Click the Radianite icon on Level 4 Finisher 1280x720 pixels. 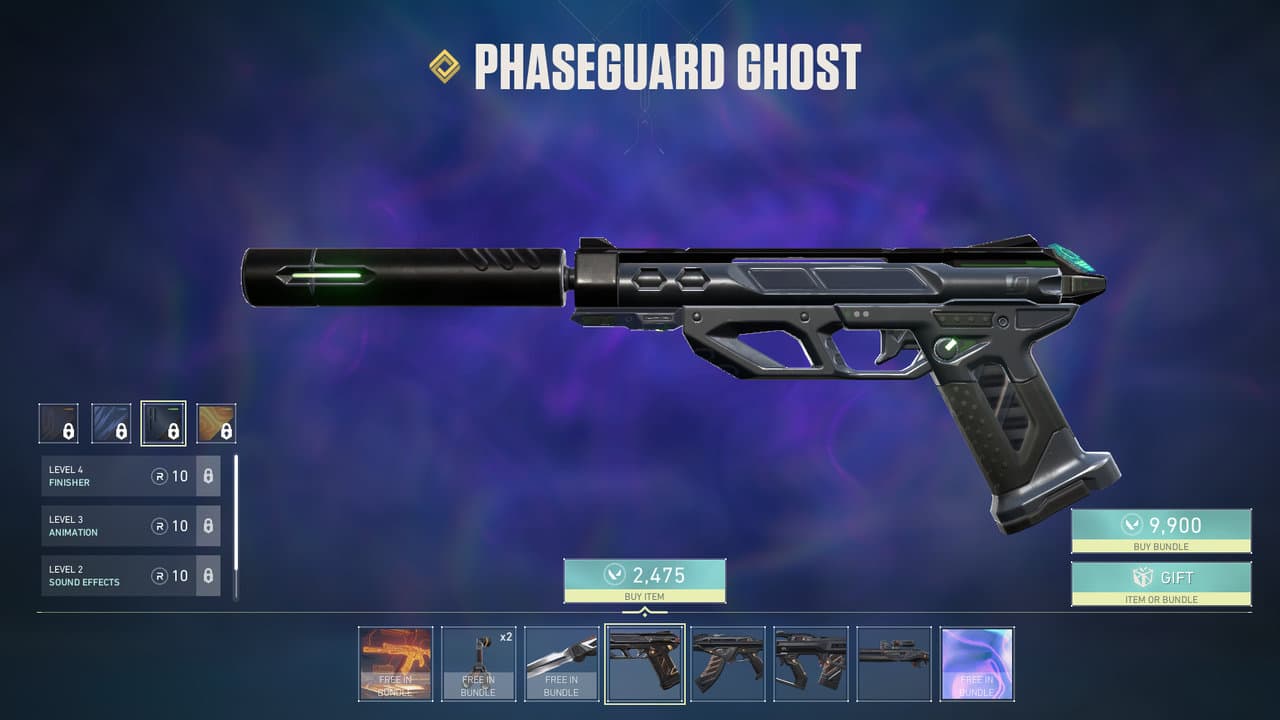158,475
